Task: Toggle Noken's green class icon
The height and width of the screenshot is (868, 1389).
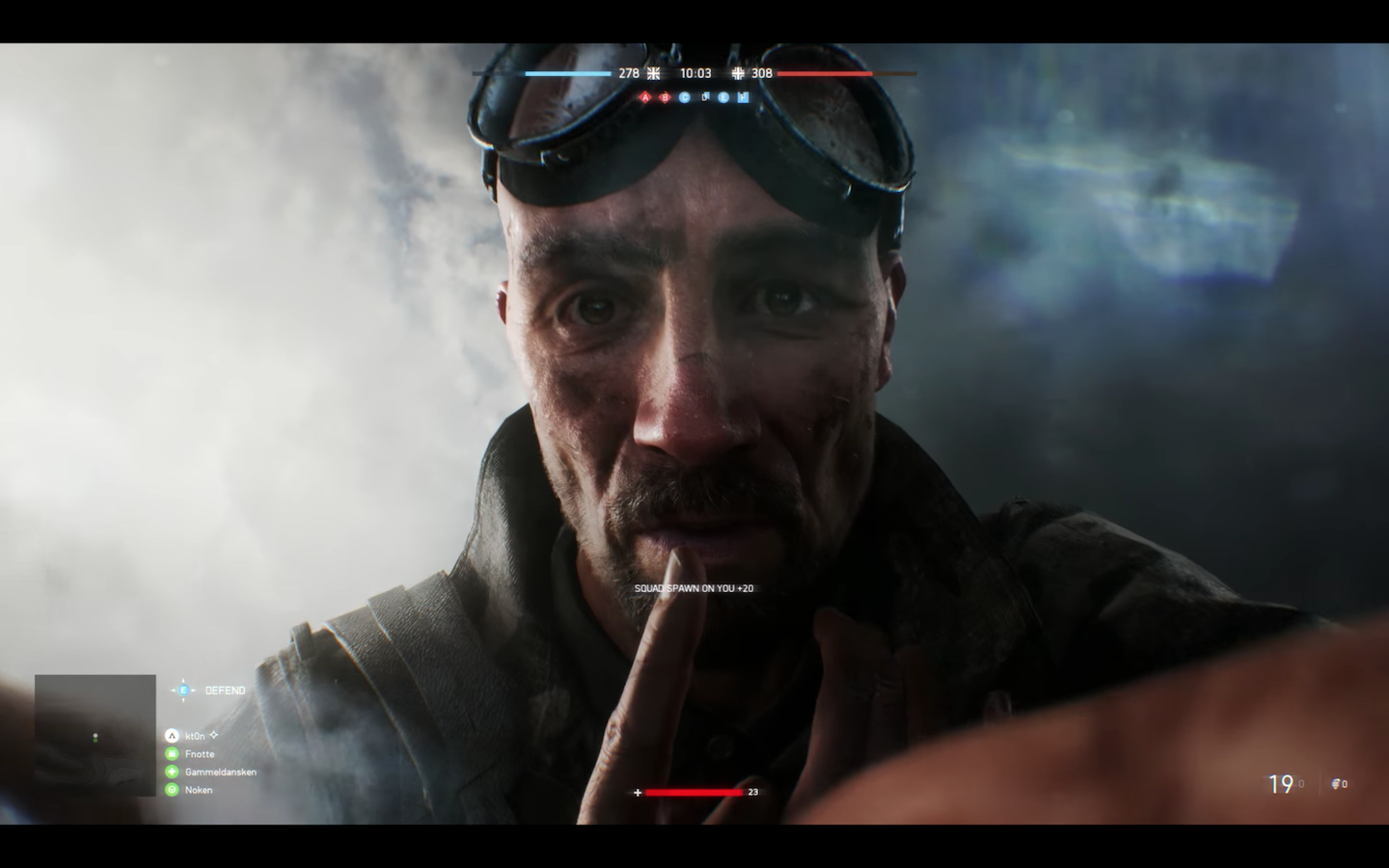Action: tap(172, 790)
